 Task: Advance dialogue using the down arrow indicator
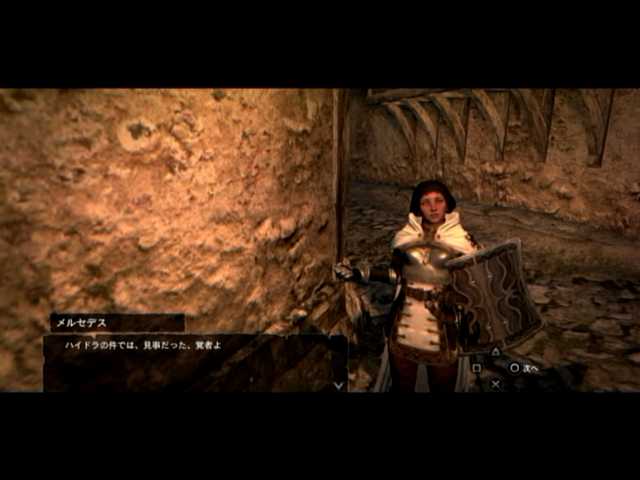click(338, 384)
